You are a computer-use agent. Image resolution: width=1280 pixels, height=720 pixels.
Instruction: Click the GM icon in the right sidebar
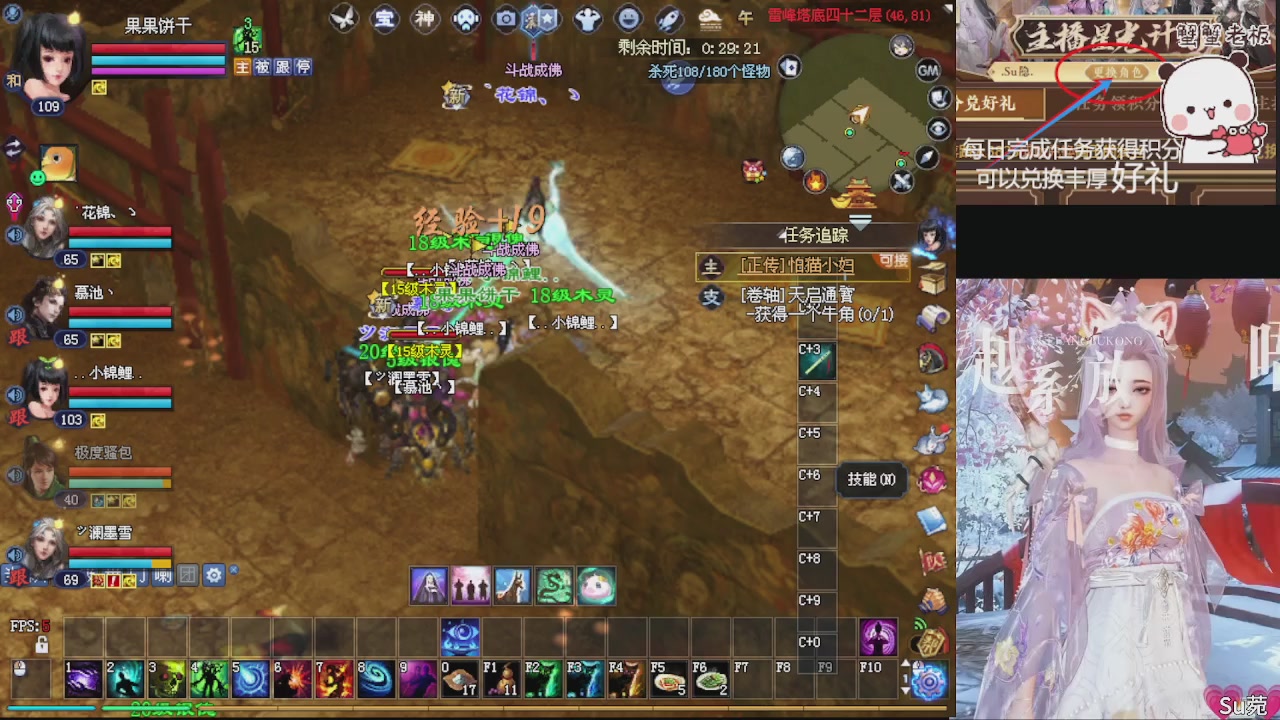coord(928,71)
